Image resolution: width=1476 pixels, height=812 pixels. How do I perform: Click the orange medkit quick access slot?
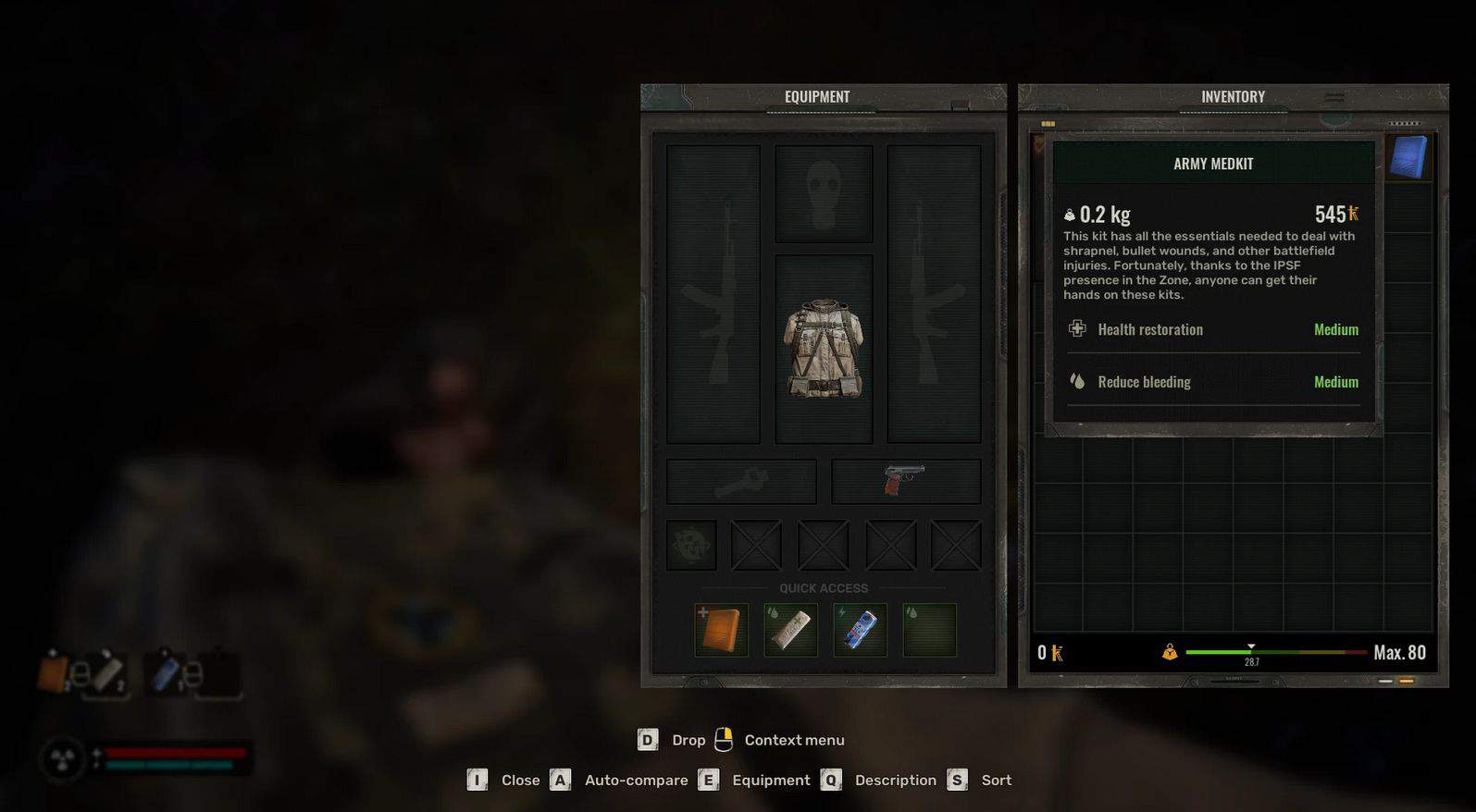721,630
